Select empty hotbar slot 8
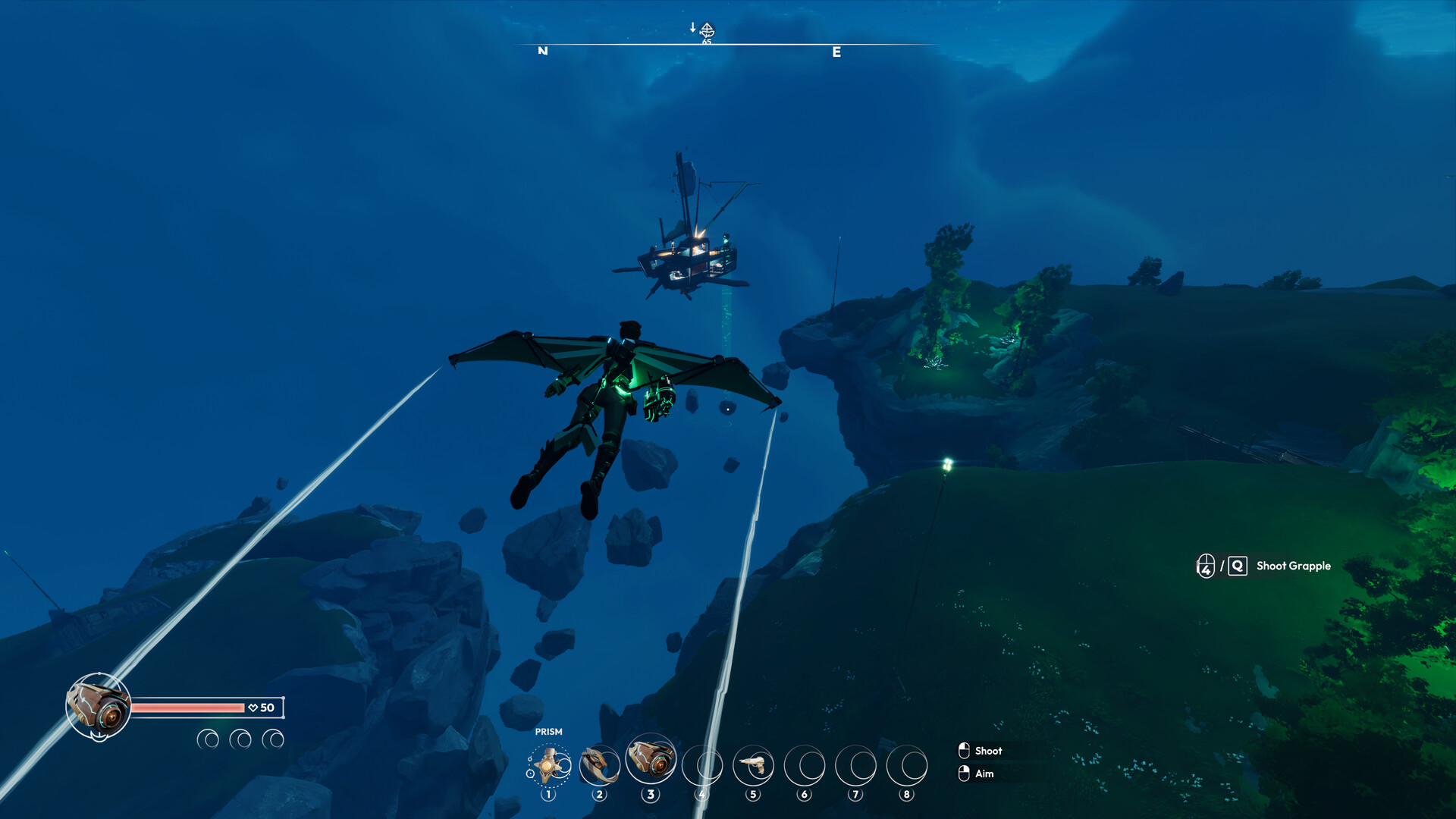This screenshot has height=819, width=1456. point(907,766)
